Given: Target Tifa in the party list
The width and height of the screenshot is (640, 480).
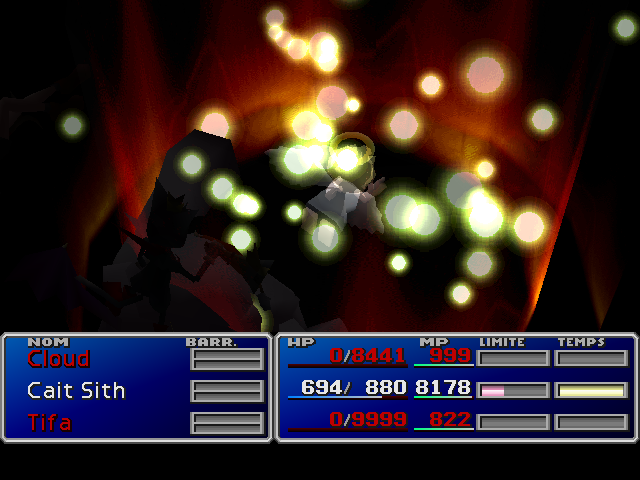Looking at the screenshot, I should pos(49,422).
